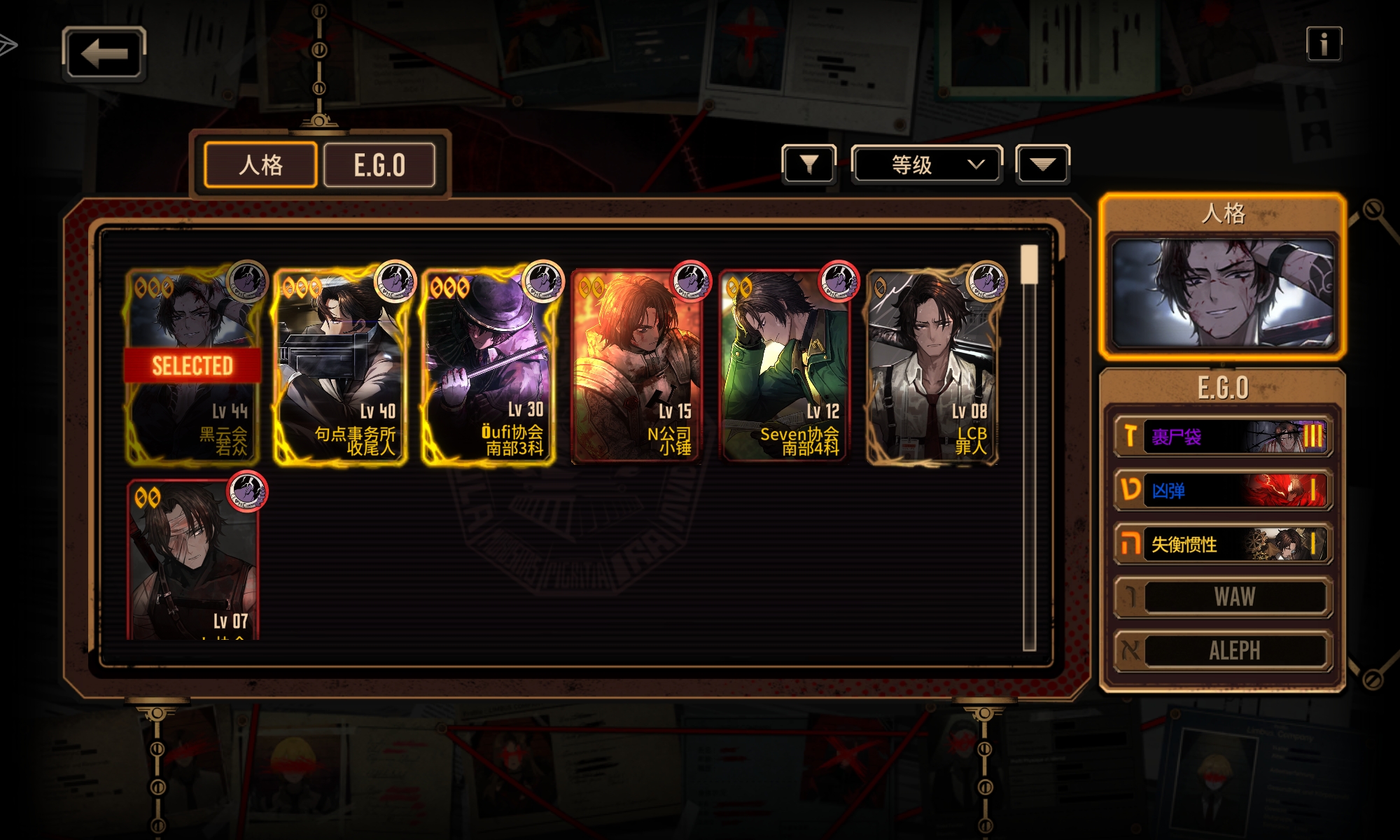
Task: Open the funnel filter options
Action: pos(808,164)
